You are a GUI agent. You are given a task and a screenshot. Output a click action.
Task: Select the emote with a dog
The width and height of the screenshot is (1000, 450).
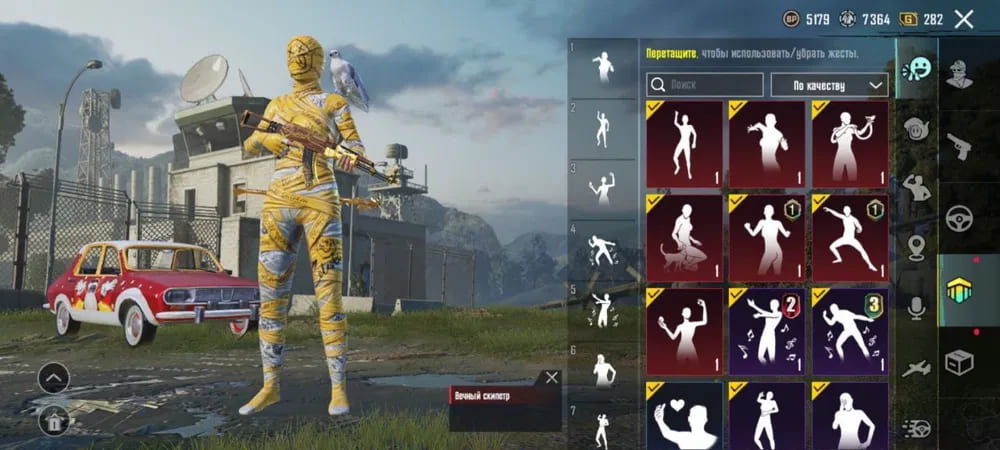click(684, 237)
